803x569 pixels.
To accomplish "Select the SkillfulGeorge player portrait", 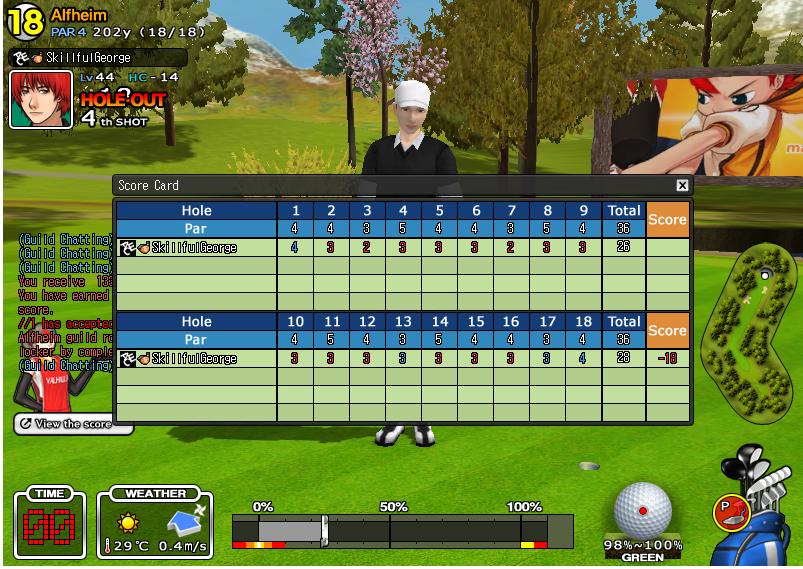I will (x=41, y=99).
